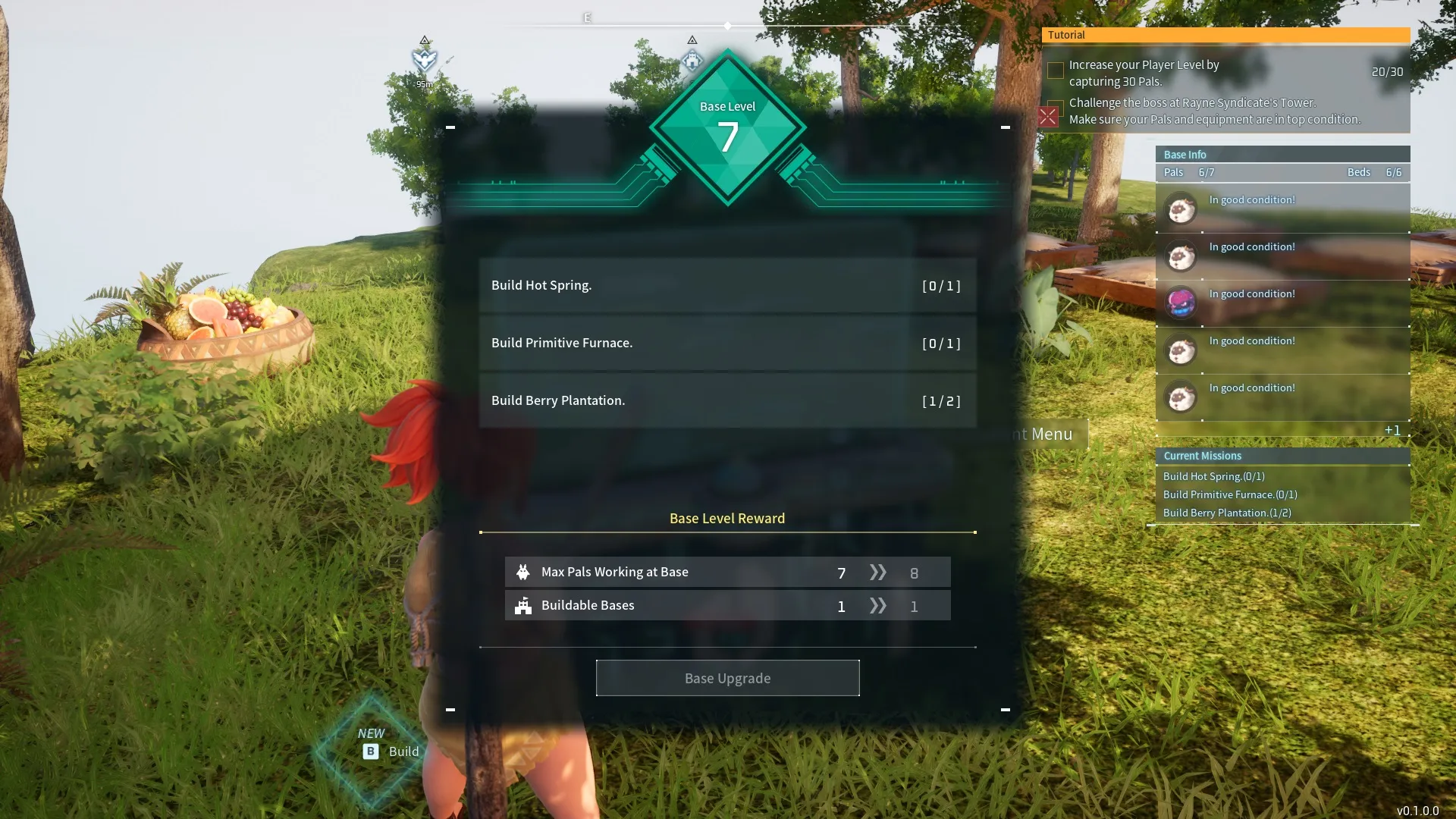Click the 20/30 capture progress counter
The width and height of the screenshot is (1456, 819).
(1387, 72)
